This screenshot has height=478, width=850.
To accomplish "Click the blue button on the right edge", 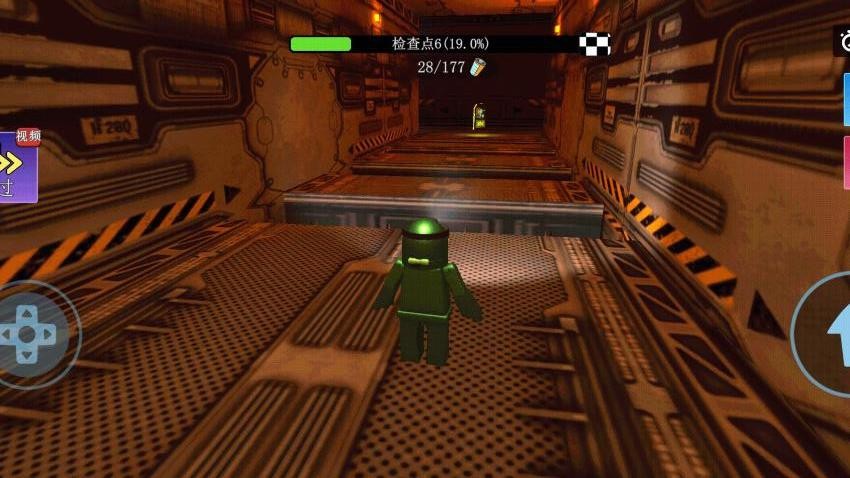I will (845, 100).
